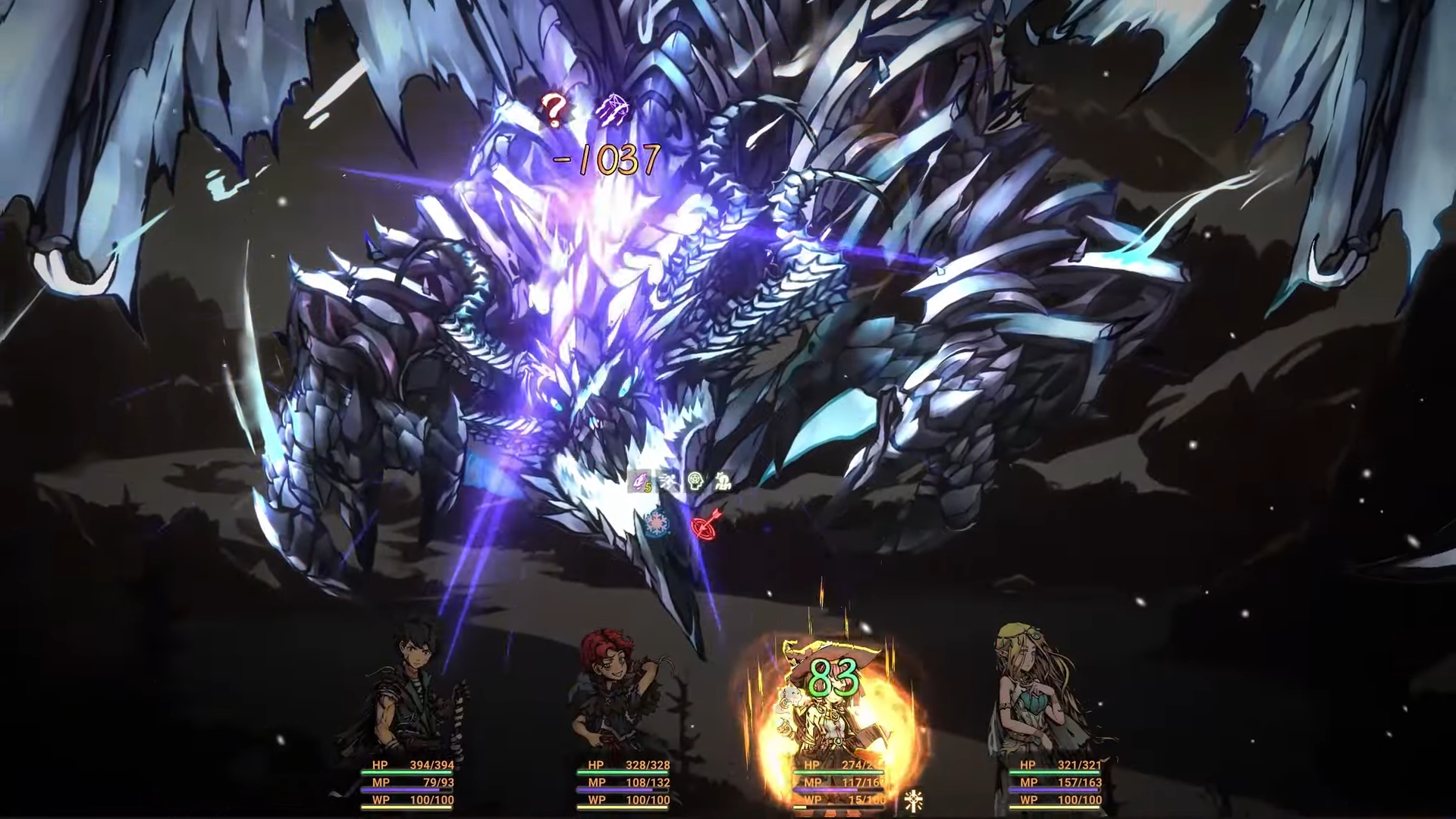Viewport: 1456px width, 819px height.
Task: Inspect the flexing figure status icon
Action: click(722, 482)
